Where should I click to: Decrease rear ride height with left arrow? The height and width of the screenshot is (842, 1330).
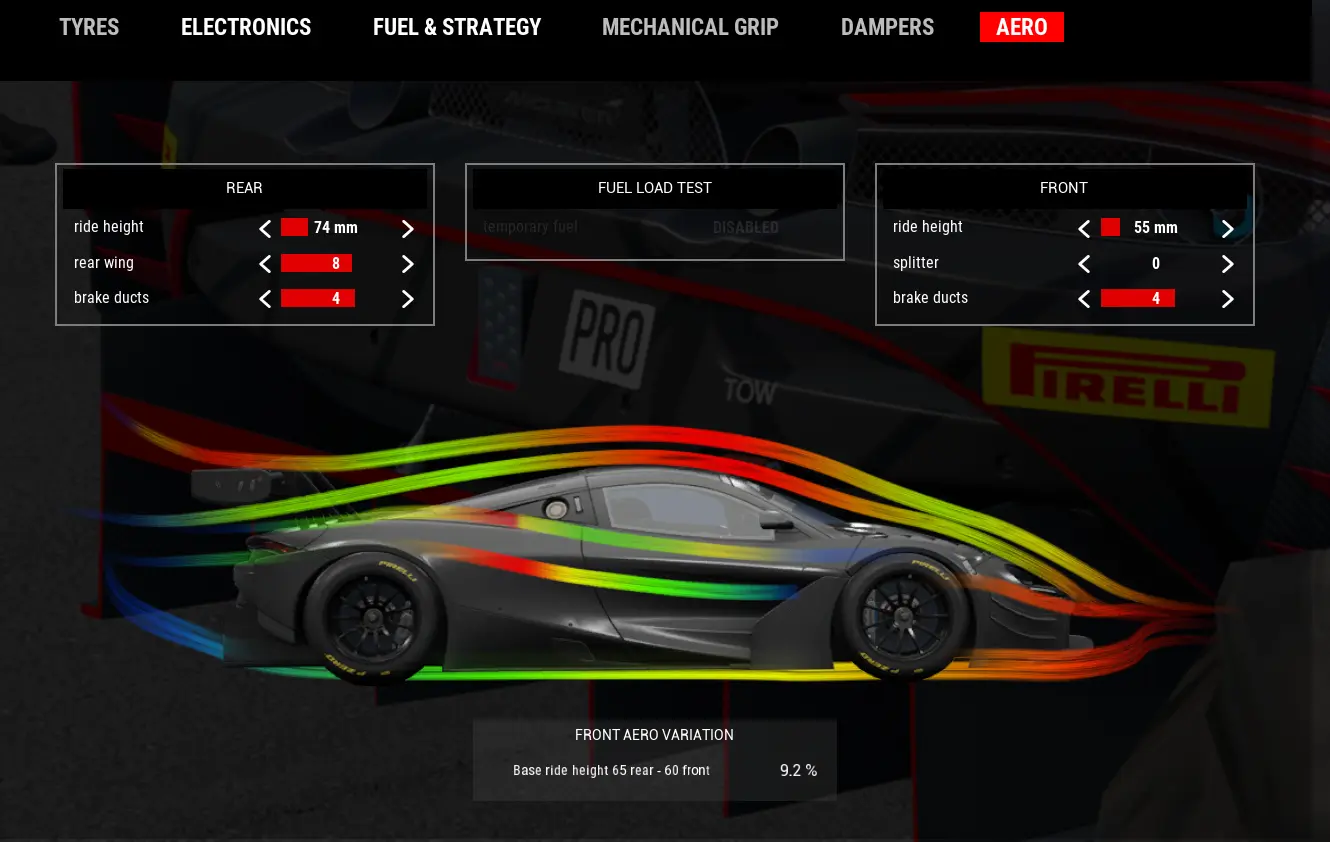(x=265, y=228)
